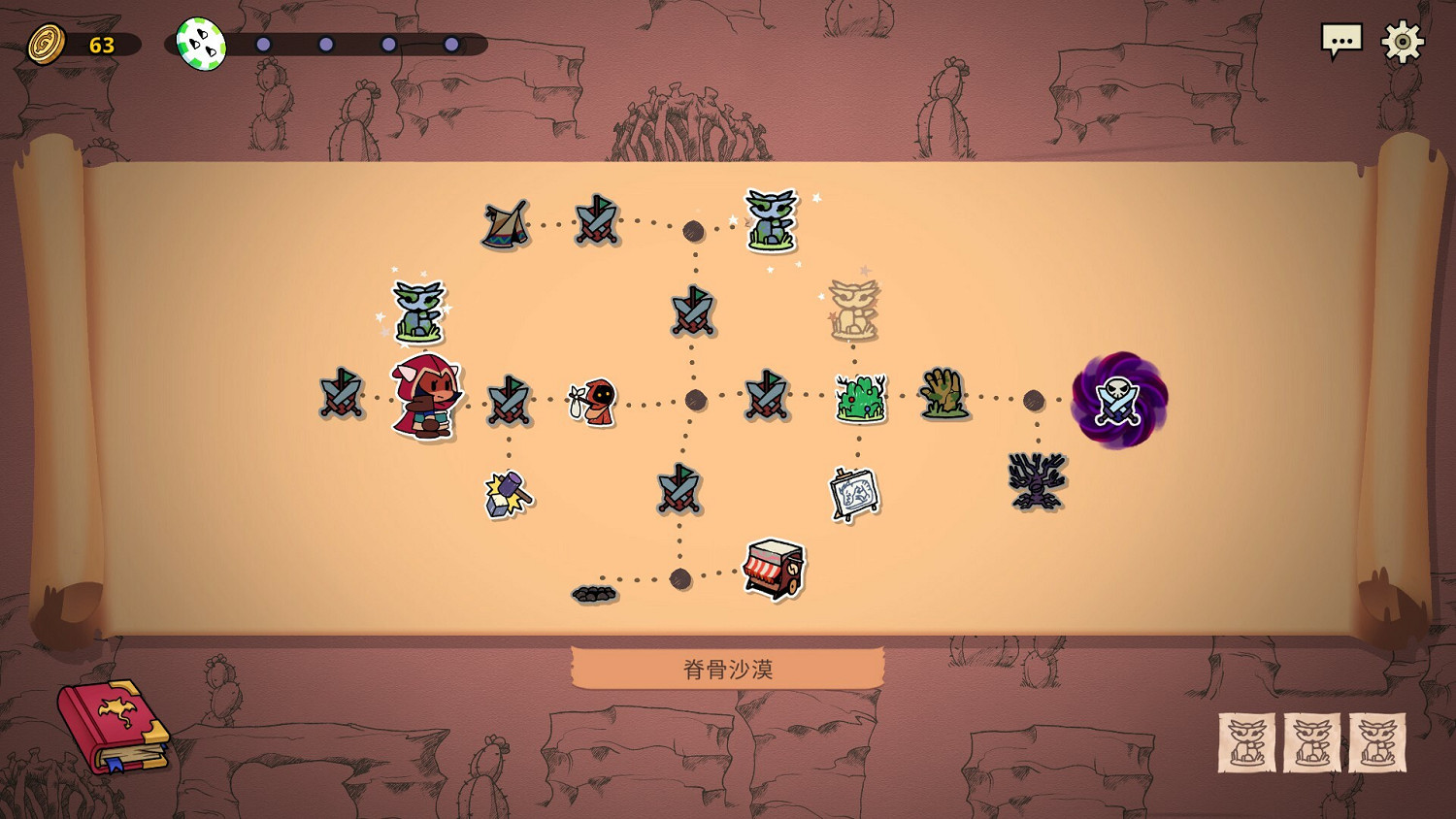The width and height of the screenshot is (1456, 819).
Task: Click the sparkling green cat statue sticker
Action: pos(419,312)
